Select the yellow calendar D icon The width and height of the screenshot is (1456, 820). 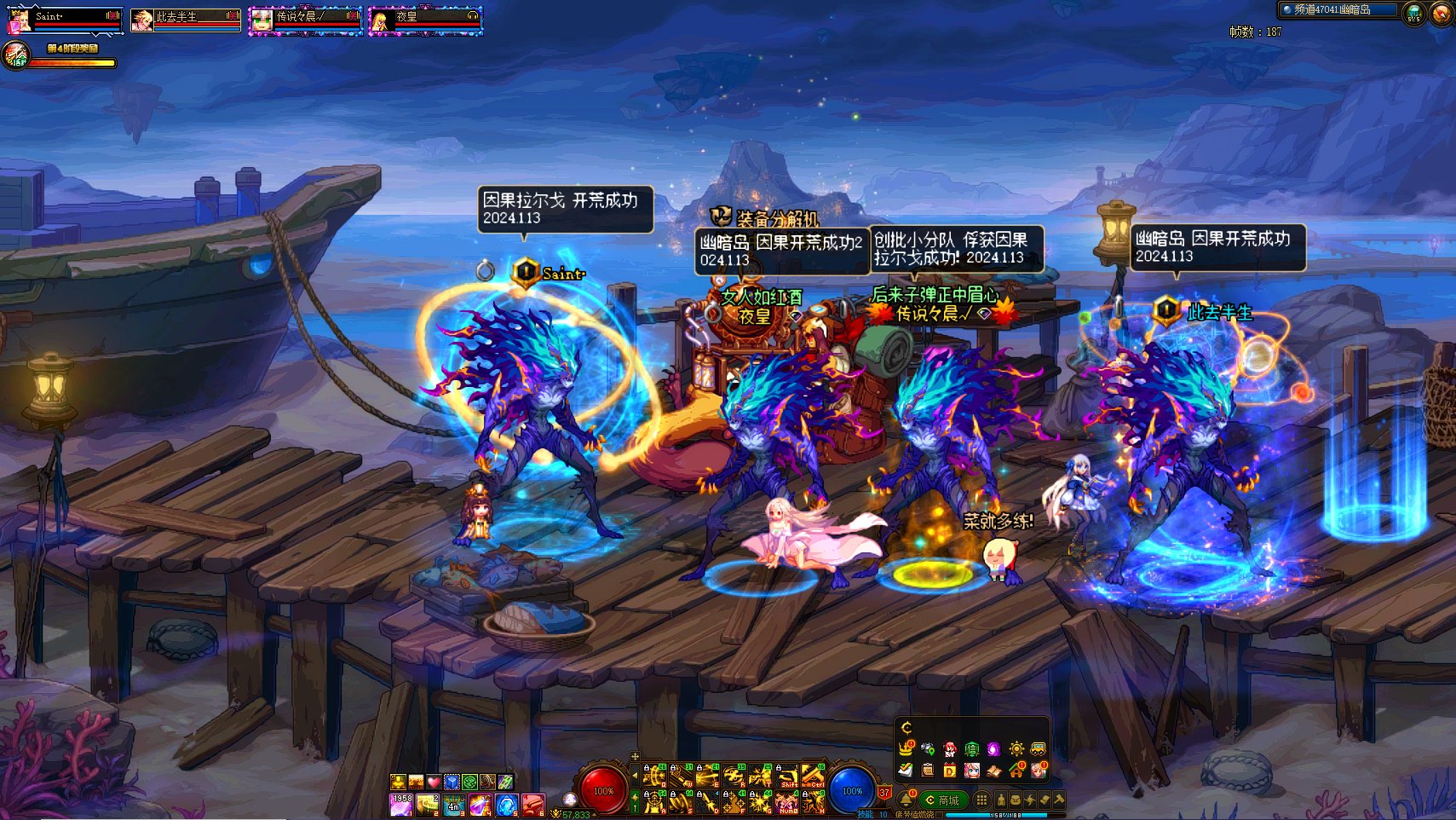click(x=949, y=771)
